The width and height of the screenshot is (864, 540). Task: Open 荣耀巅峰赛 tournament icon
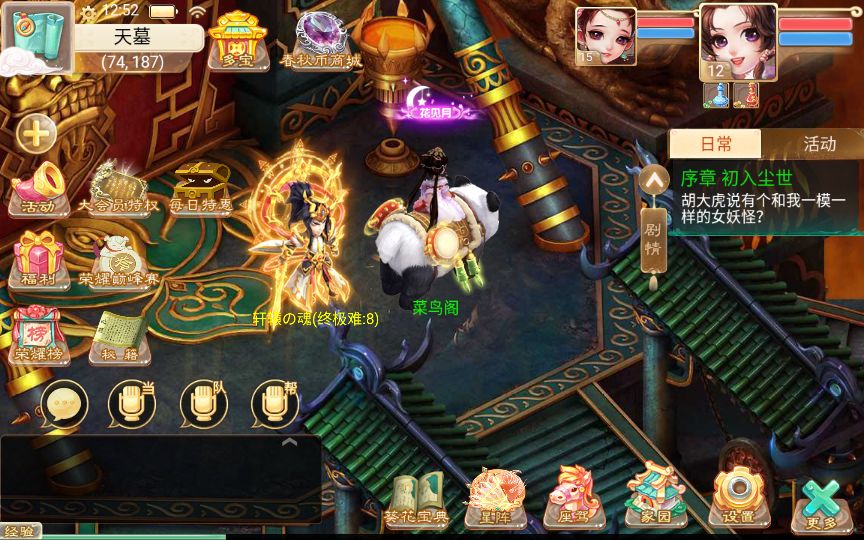pos(119,259)
